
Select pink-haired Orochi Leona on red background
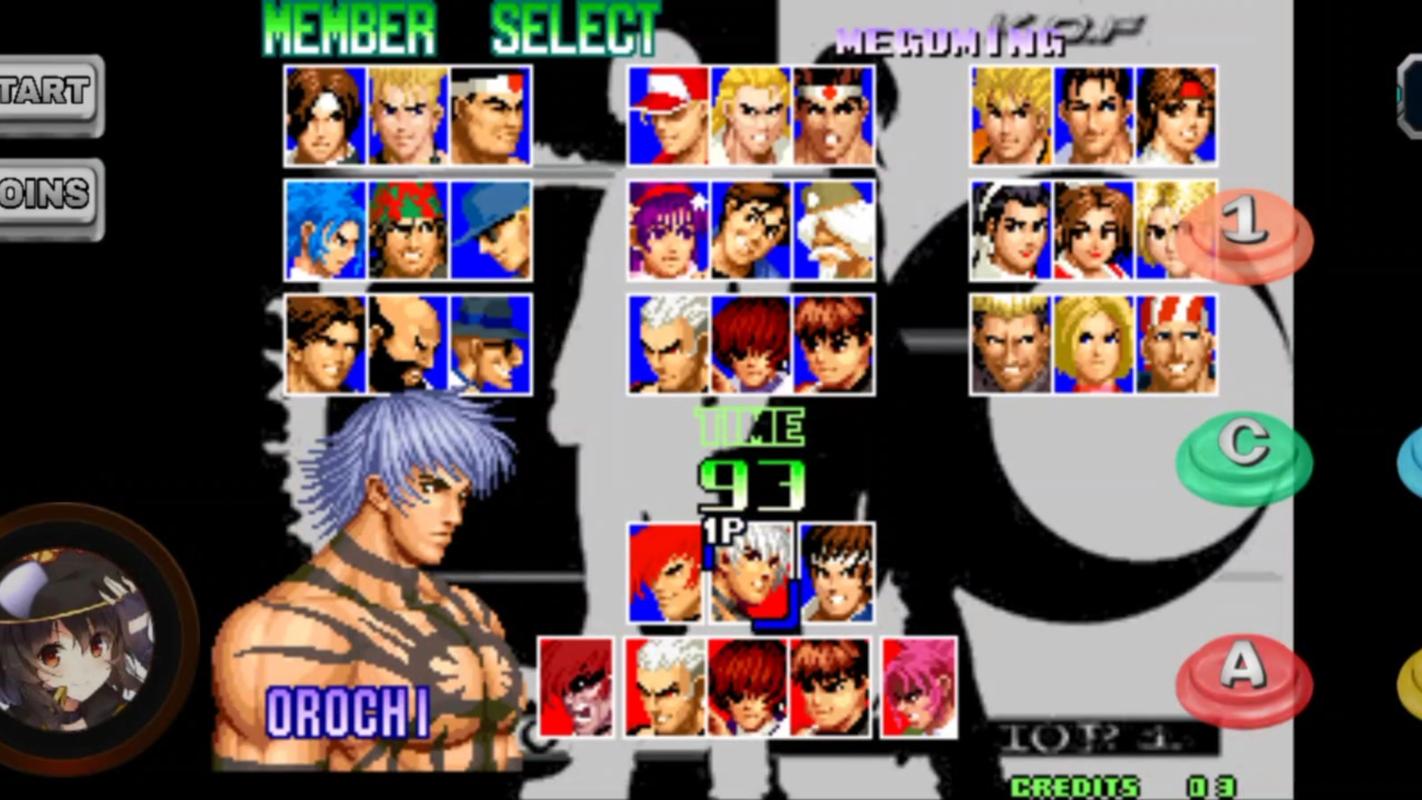pyautogui.click(x=919, y=687)
